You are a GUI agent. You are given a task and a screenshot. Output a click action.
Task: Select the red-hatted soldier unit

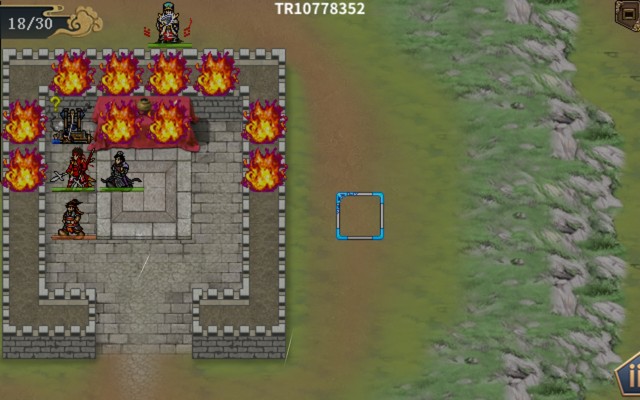pos(72,217)
